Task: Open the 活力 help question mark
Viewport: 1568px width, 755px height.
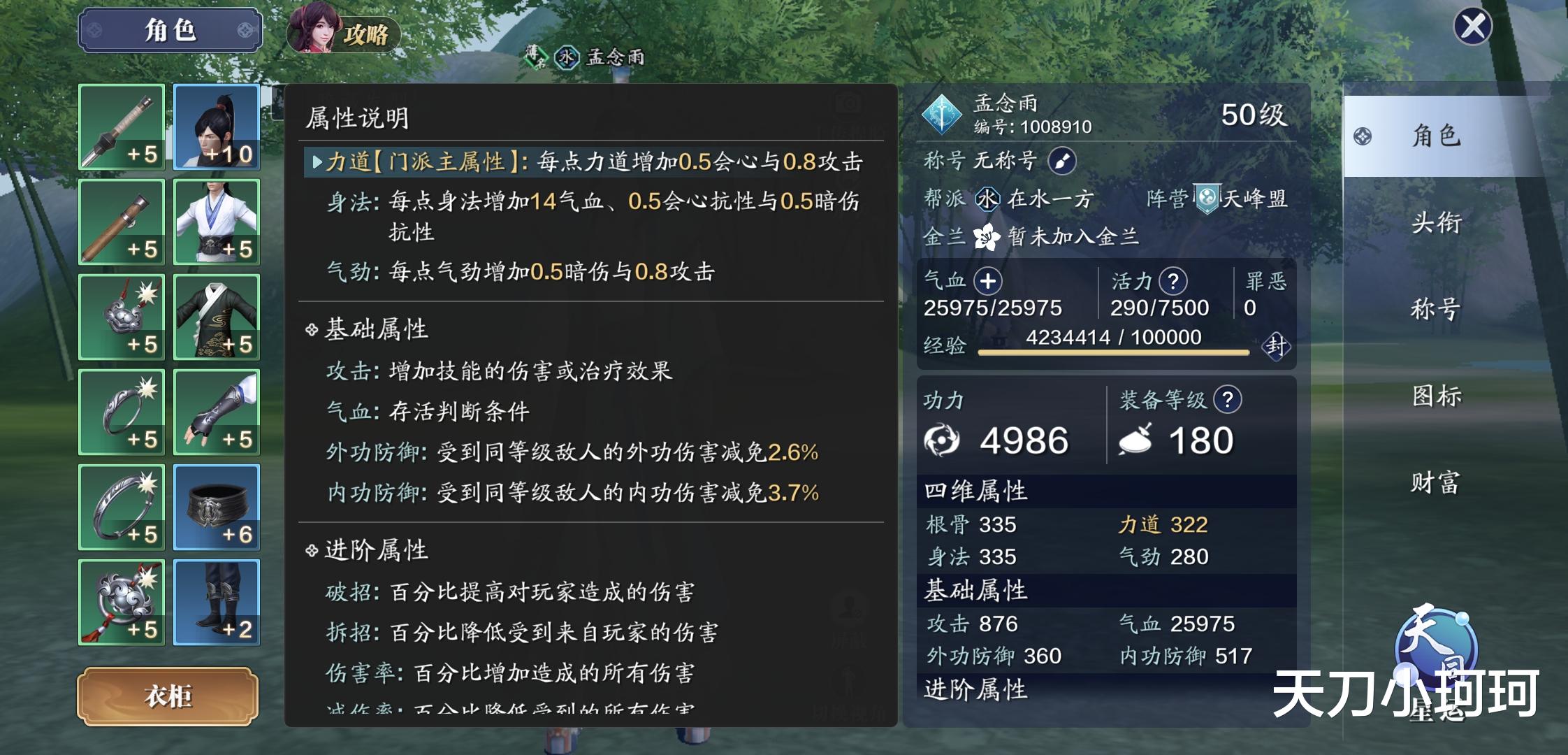Action: (1174, 280)
